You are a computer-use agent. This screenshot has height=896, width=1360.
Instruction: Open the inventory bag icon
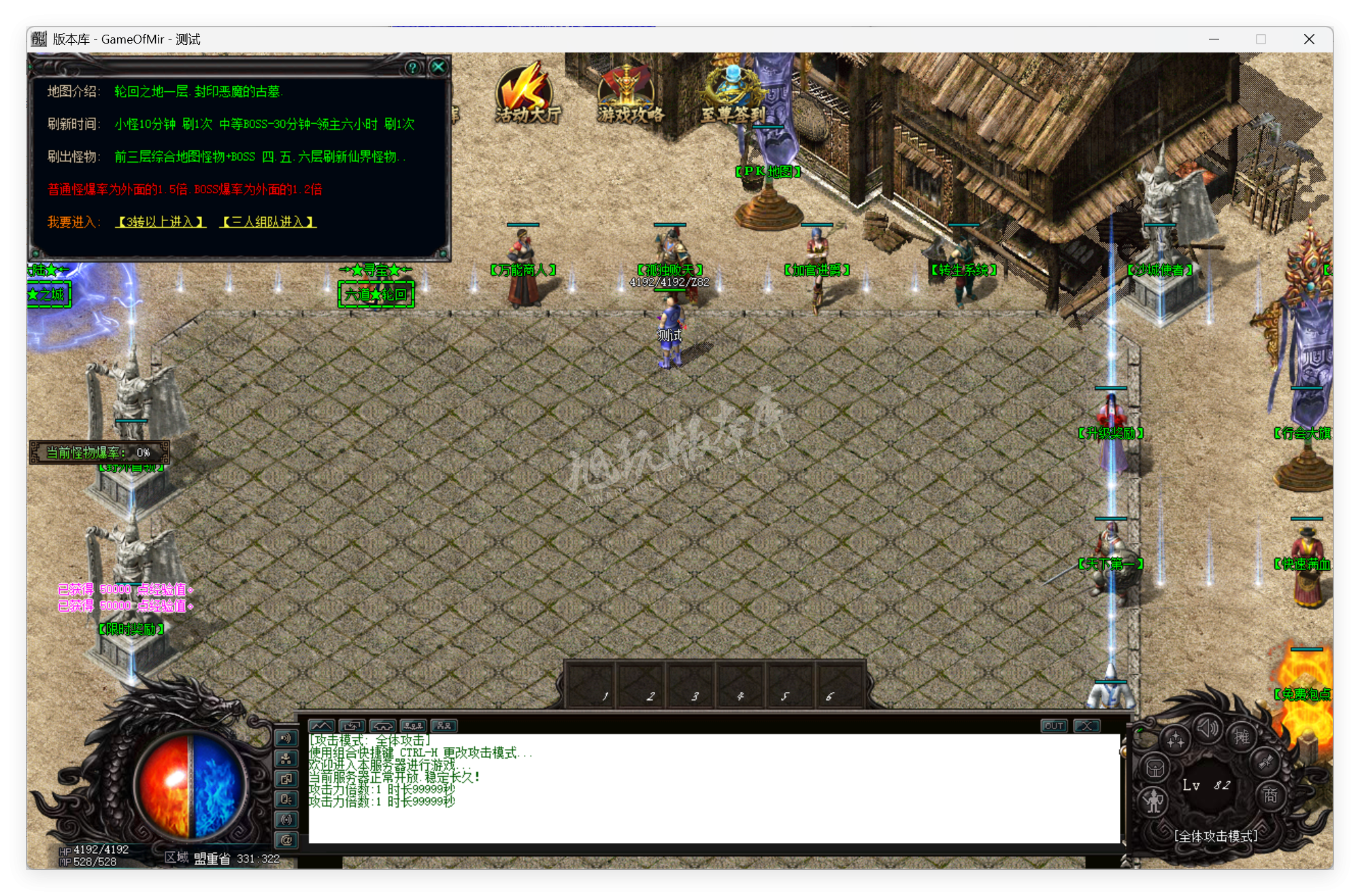tap(1155, 768)
